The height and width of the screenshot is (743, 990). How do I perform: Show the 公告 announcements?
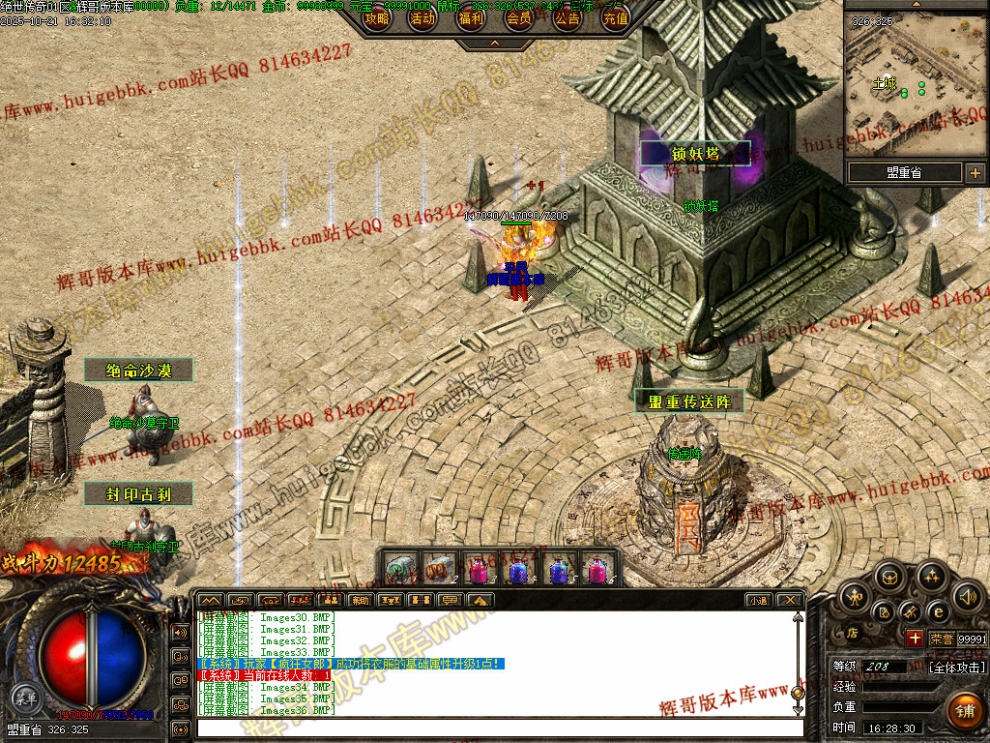[567, 18]
